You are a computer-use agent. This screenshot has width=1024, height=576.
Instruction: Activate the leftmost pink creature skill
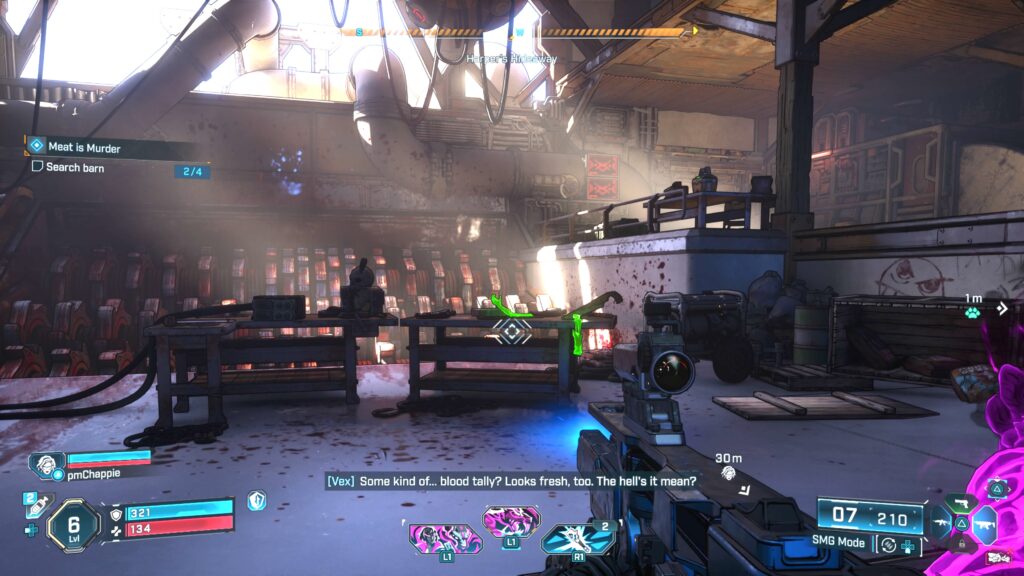pos(445,539)
